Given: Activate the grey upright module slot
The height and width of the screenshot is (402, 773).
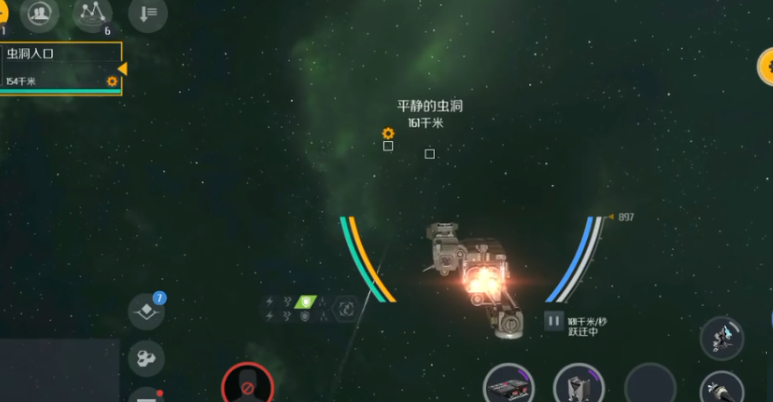Looking at the screenshot, I should pyautogui.click(x=577, y=386).
